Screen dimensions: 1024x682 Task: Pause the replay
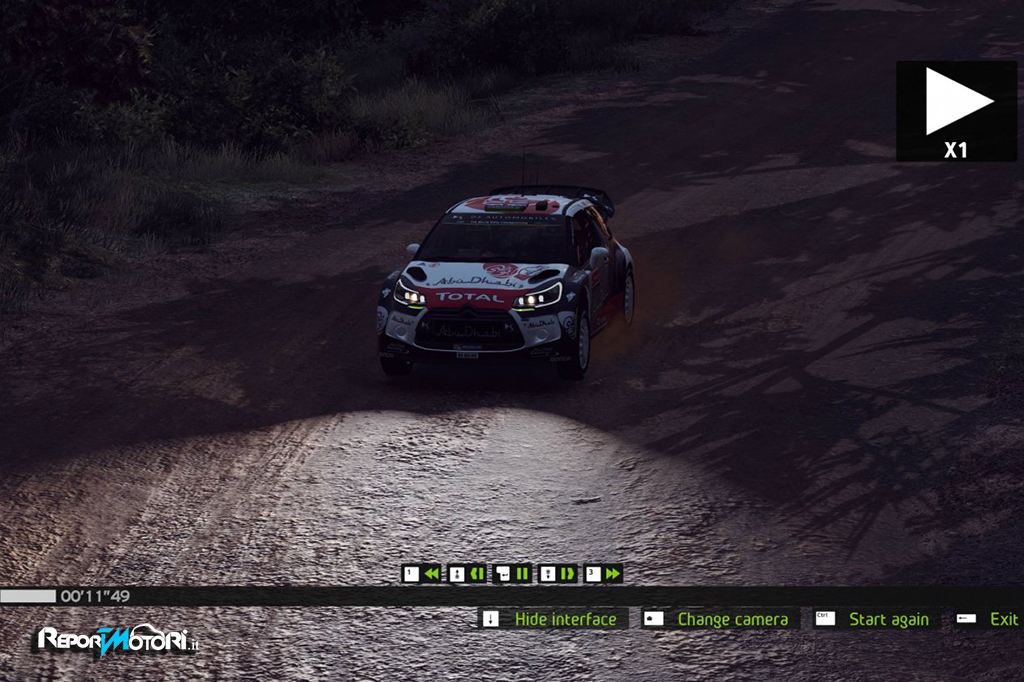click(x=522, y=574)
